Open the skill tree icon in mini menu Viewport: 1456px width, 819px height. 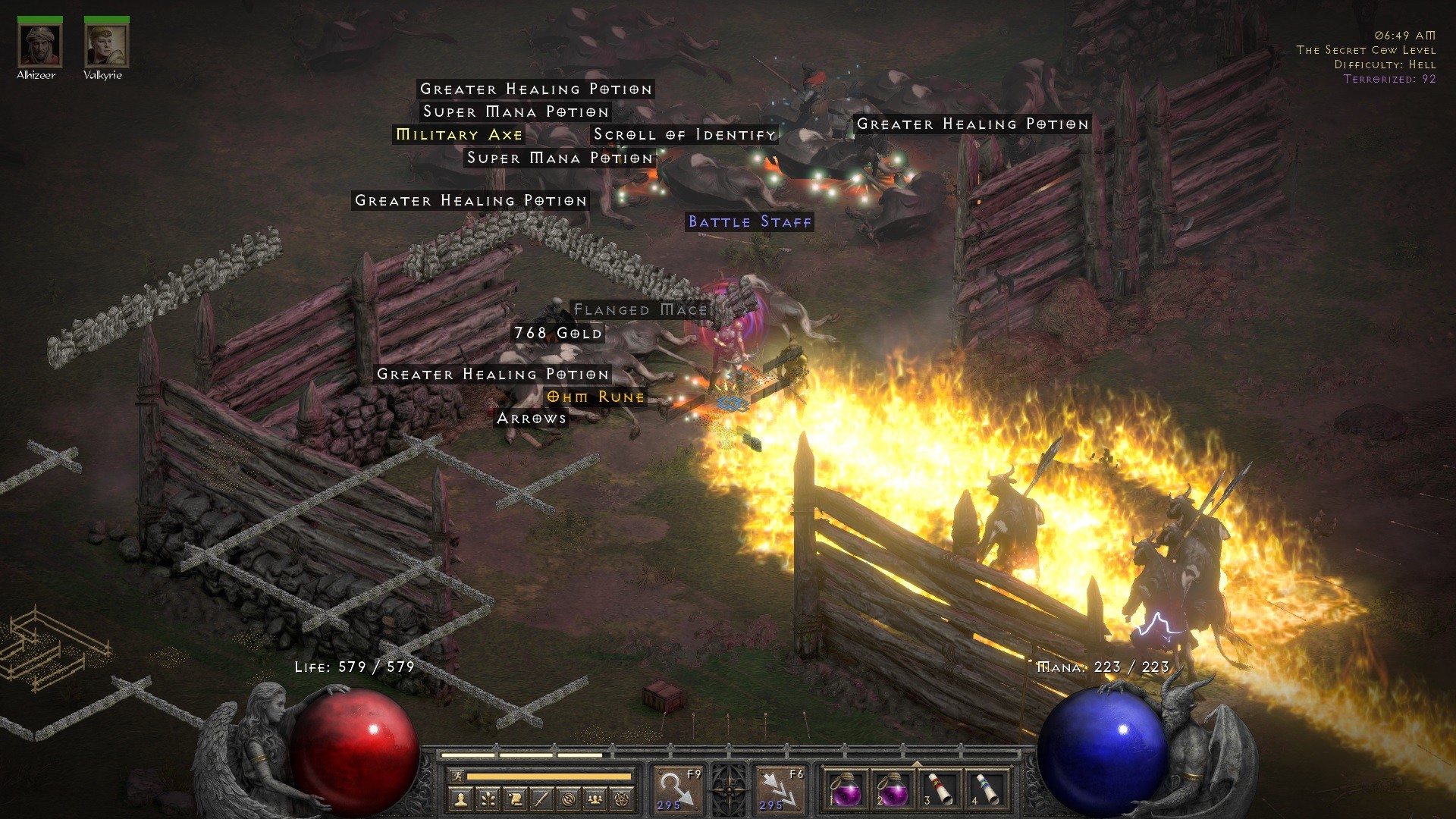pyautogui.click(x=488, y=799)
